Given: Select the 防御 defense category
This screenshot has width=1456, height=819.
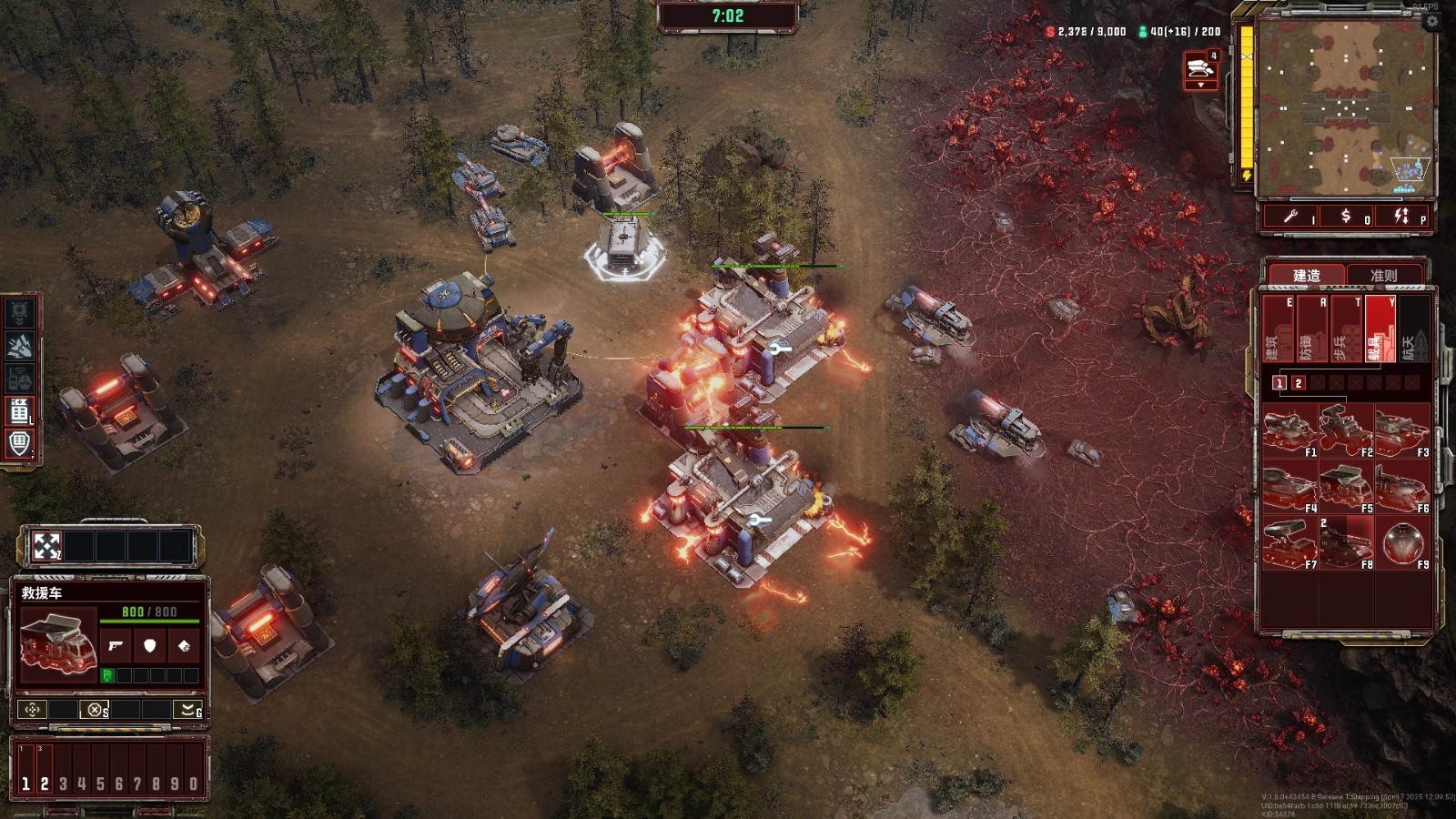Looking at the screenshot, I should 1310,329.
